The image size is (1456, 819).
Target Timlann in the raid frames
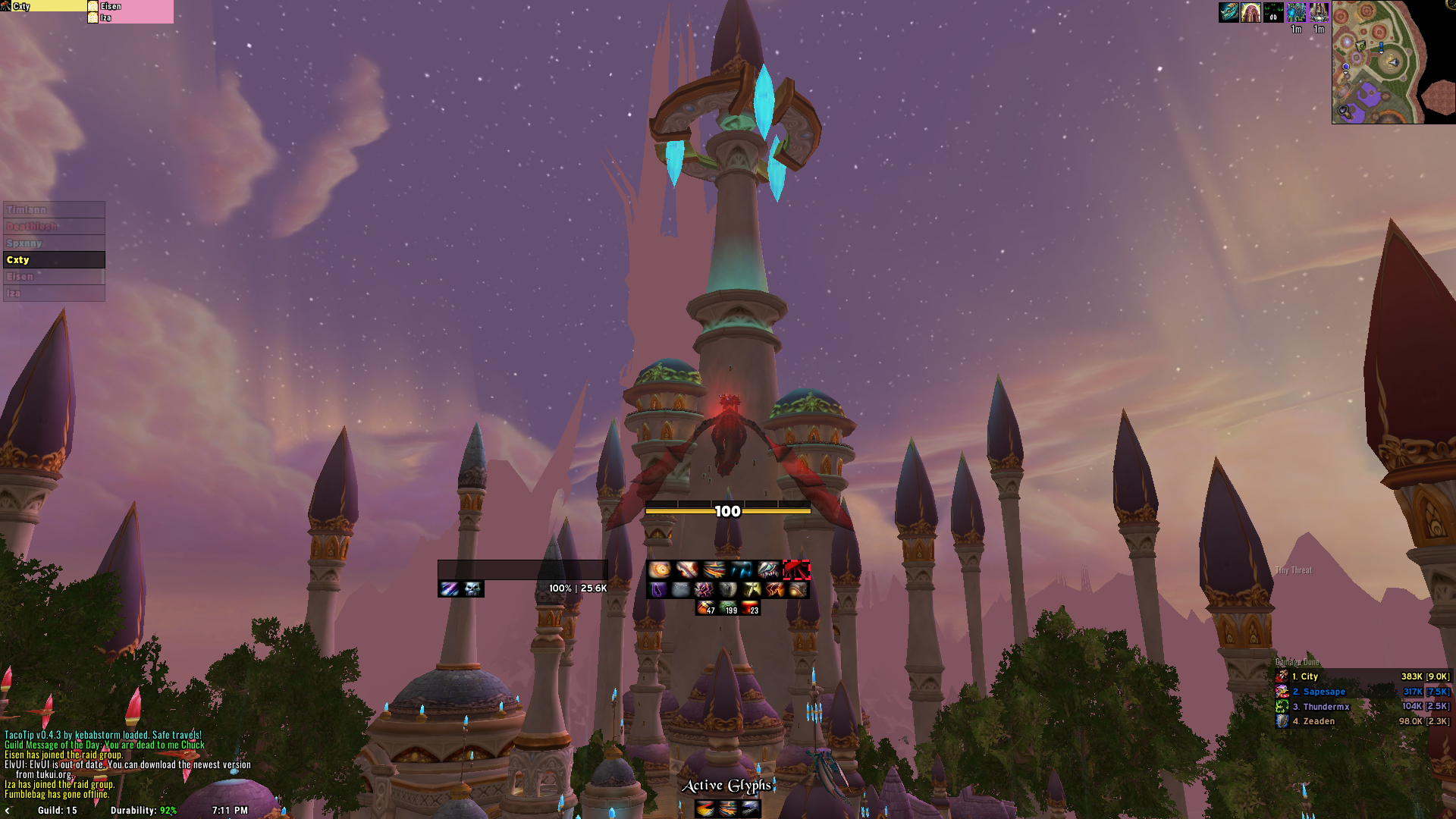coord(54,210)
